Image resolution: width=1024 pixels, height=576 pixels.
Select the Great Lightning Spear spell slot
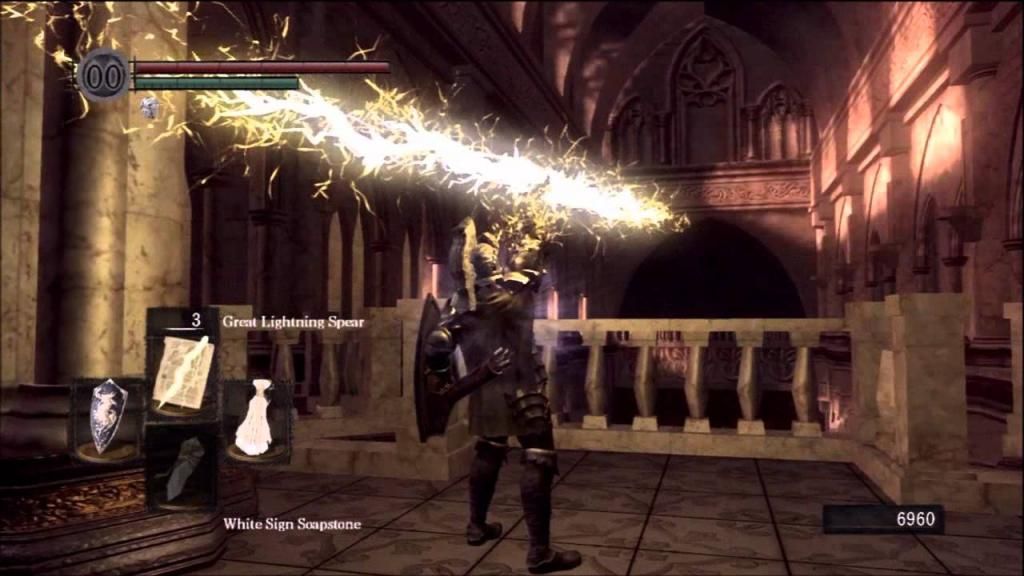183,370
